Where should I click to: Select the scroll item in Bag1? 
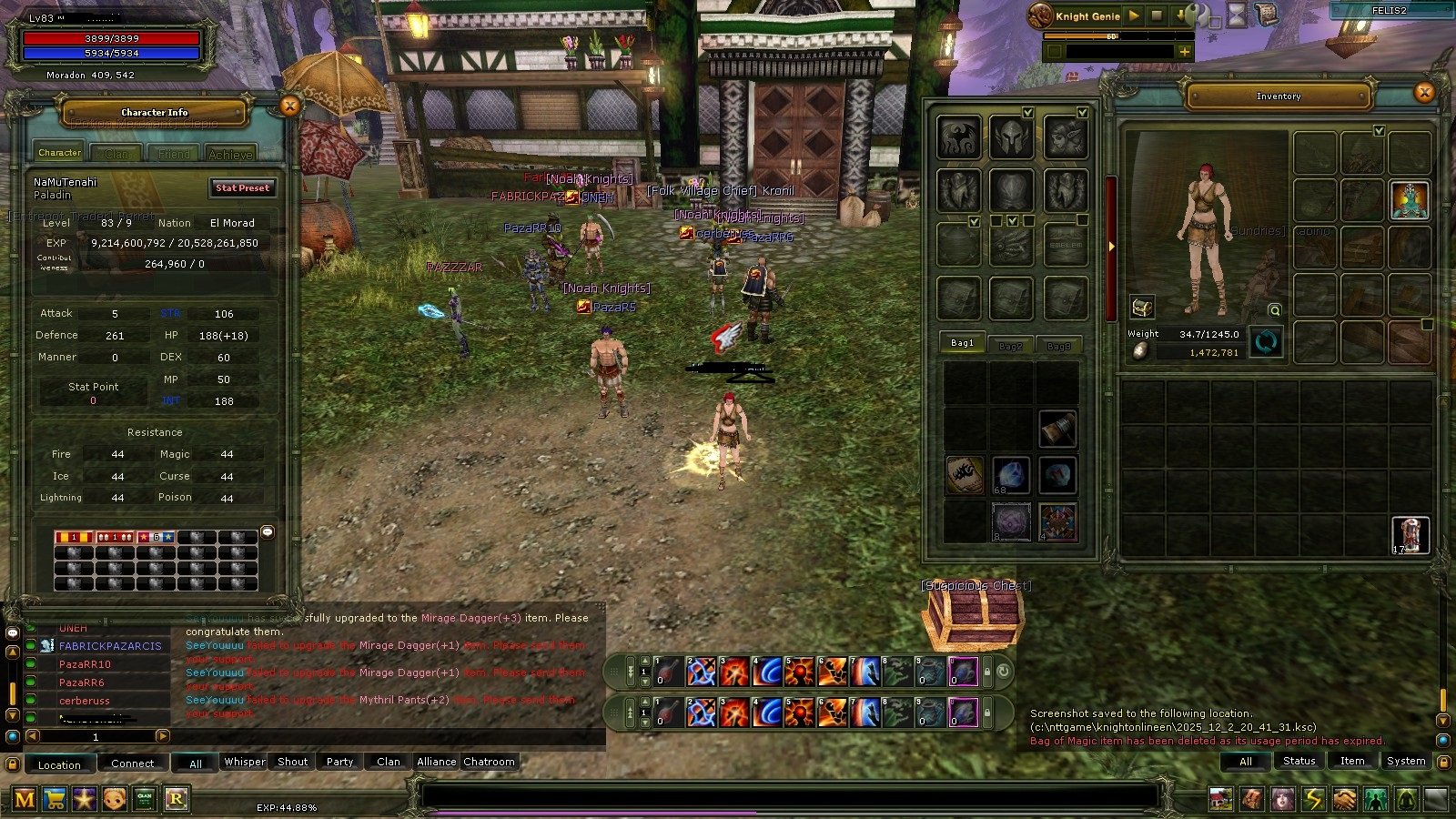coord(965,476)
